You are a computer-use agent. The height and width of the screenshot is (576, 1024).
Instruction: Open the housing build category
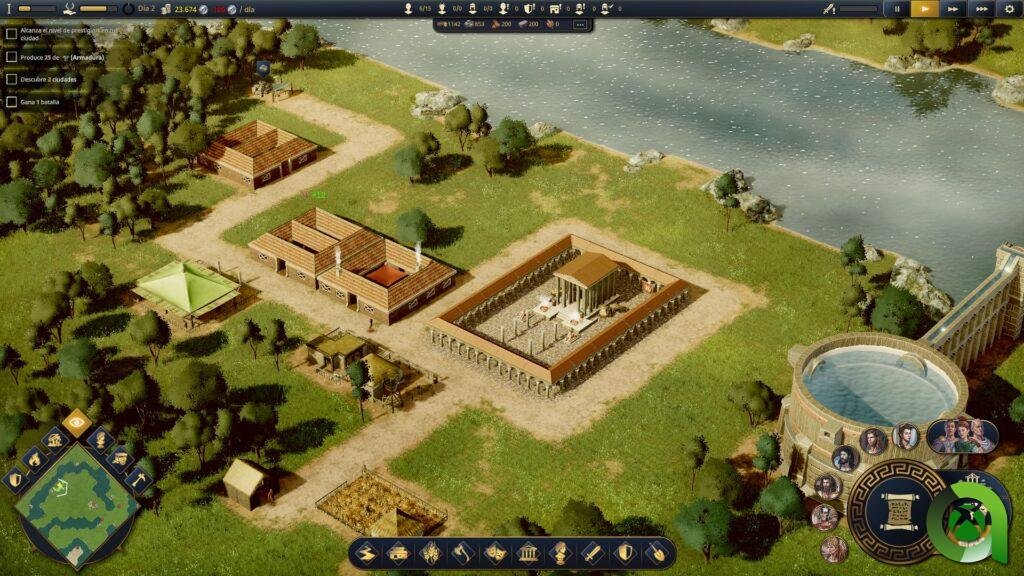398,553
